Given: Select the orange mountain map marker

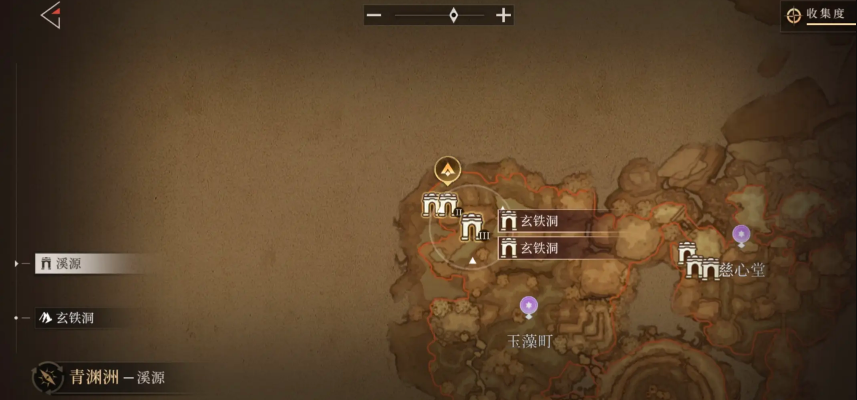Looking at the screenshot, I should 448,169.
